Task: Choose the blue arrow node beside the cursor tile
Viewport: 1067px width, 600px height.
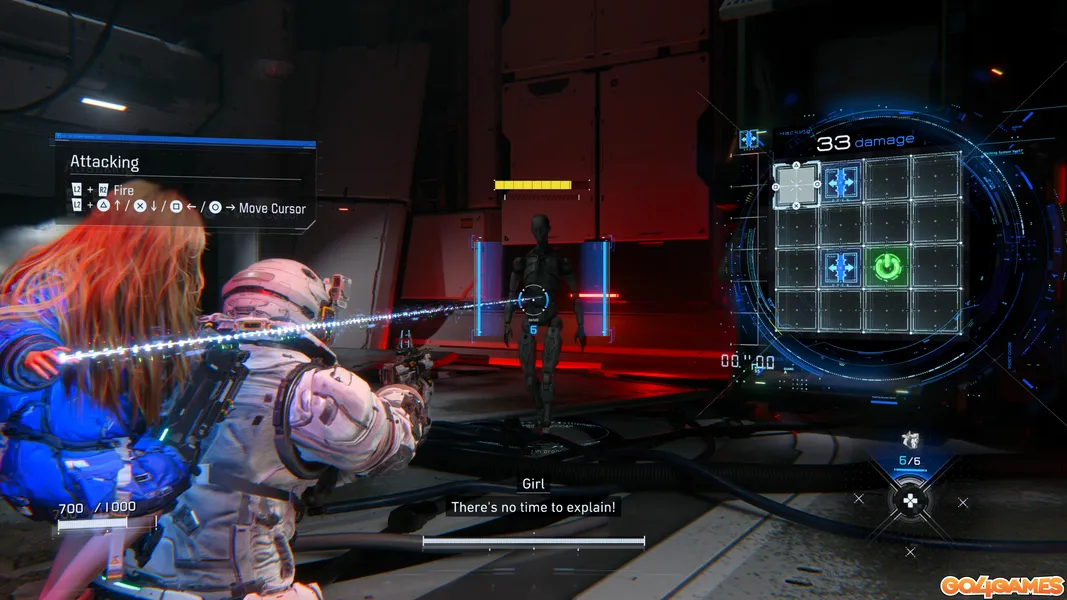Action: coord(841,182)
